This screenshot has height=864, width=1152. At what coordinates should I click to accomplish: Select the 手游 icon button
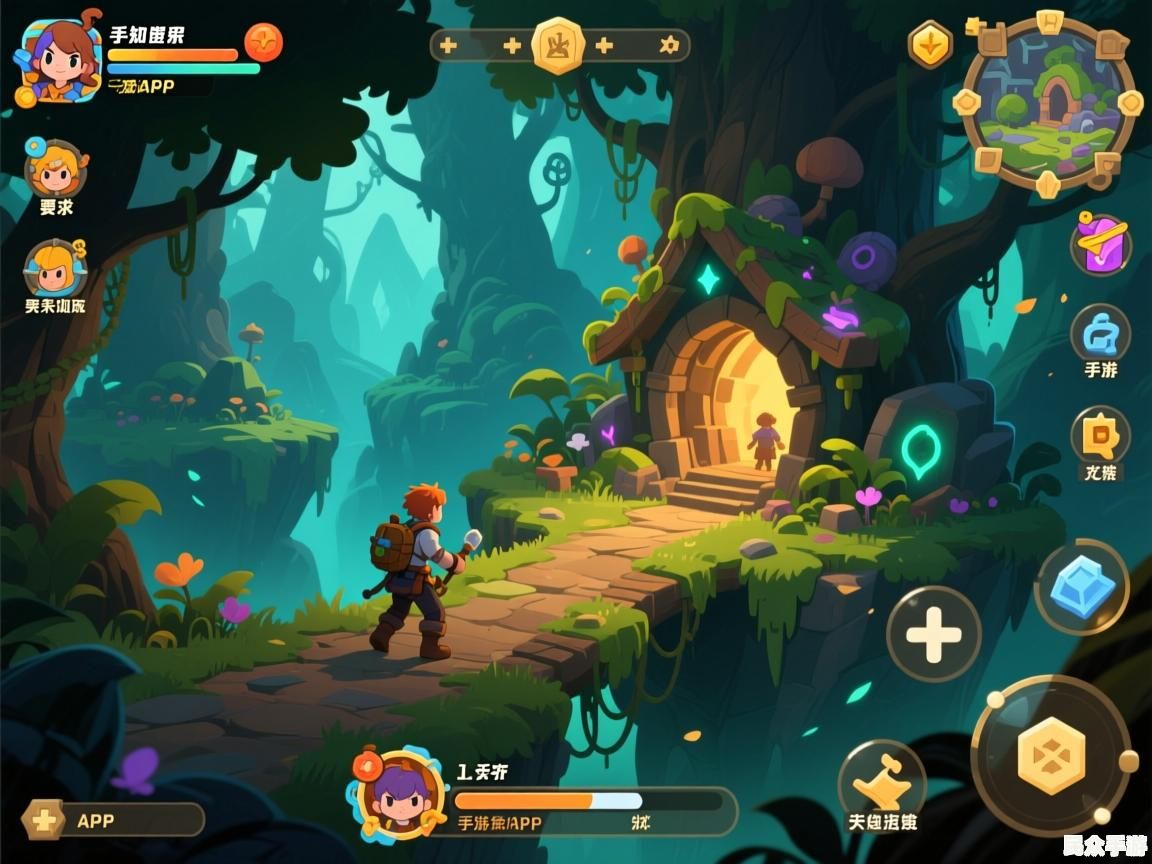point(1100,335)
